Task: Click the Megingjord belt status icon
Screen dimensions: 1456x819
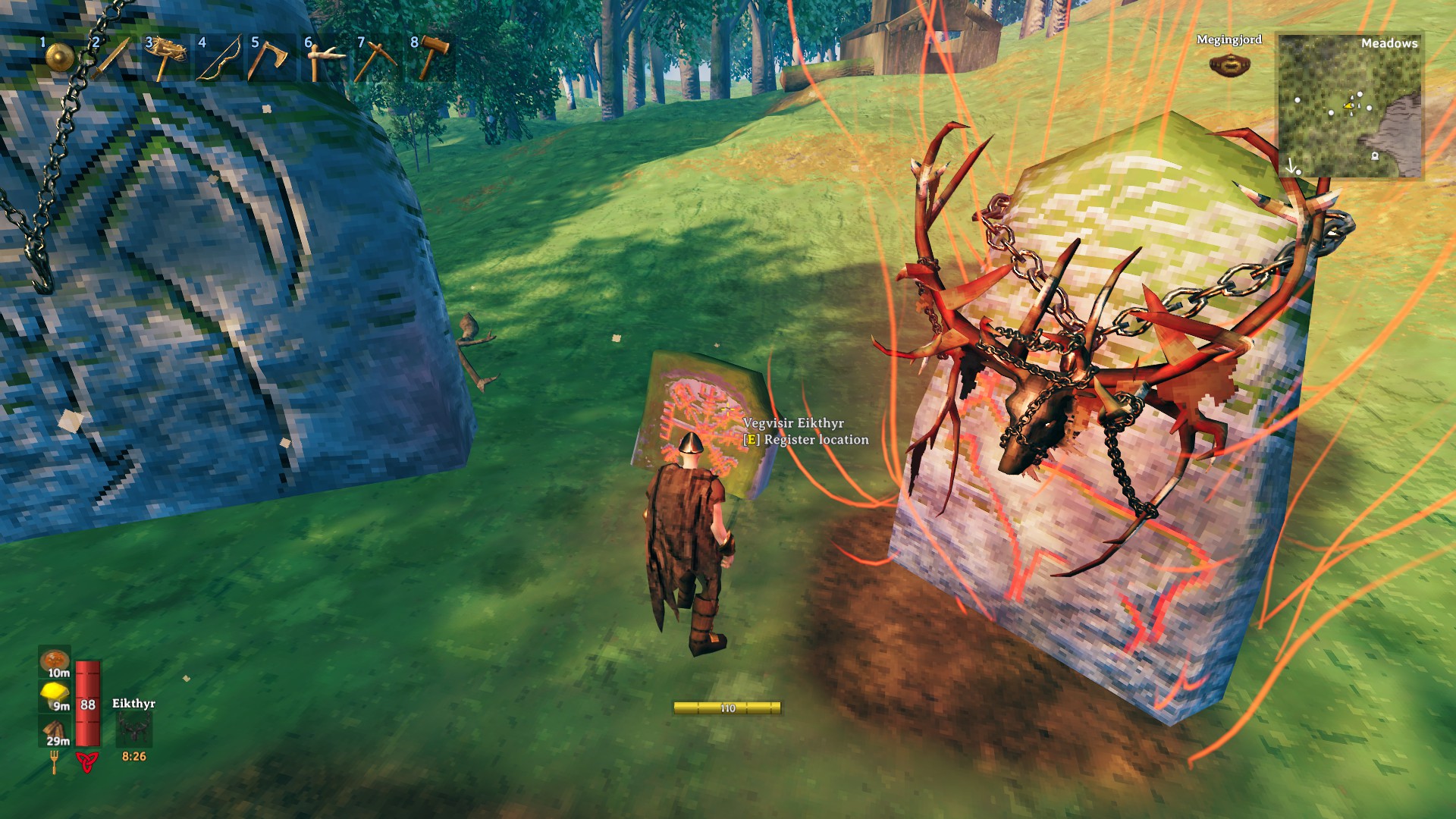Action: coord(1228,64)
